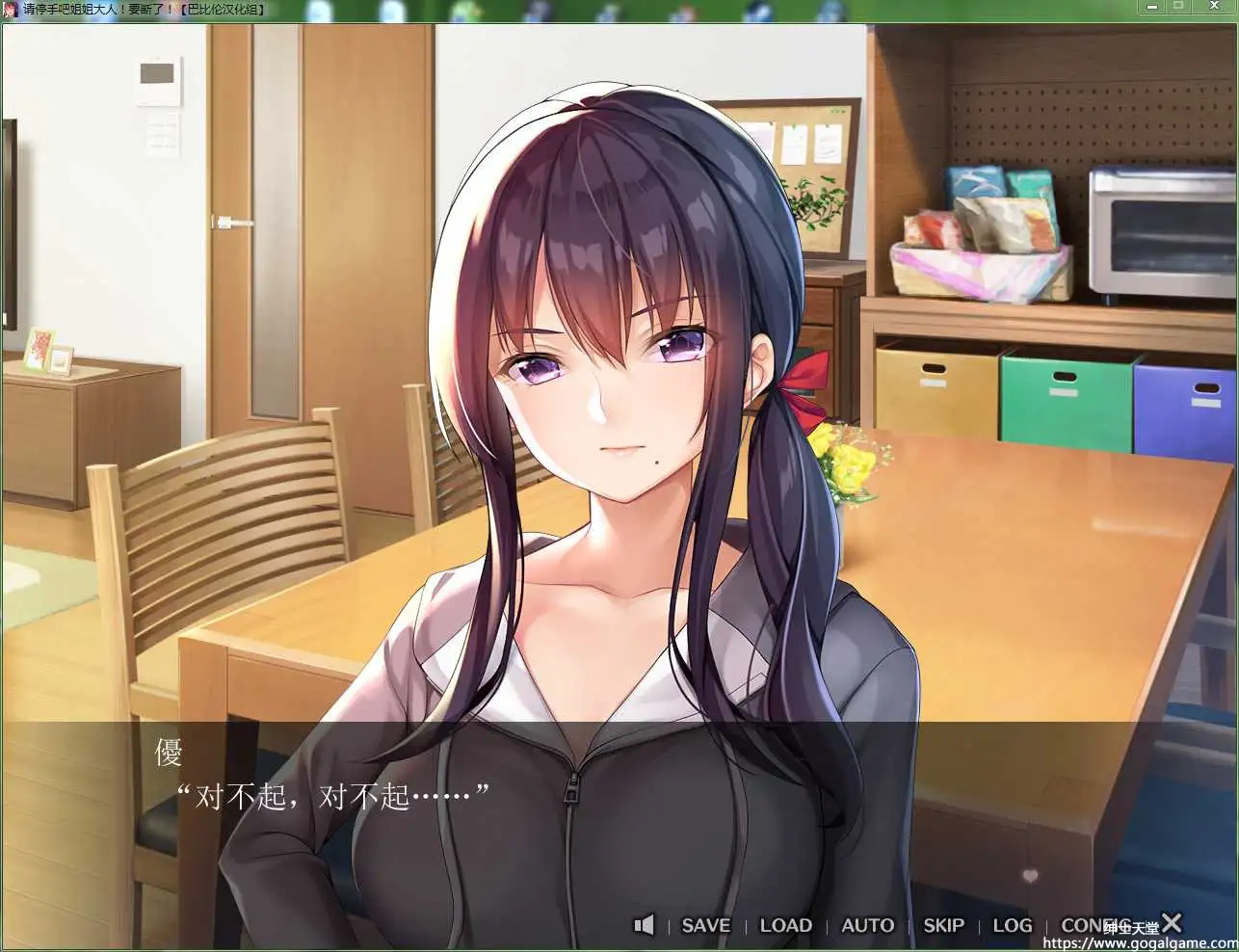1239x952 pixels.
Task: Click the SKIP toolbar entry in the bottom bar
Action: coord(942,925)
